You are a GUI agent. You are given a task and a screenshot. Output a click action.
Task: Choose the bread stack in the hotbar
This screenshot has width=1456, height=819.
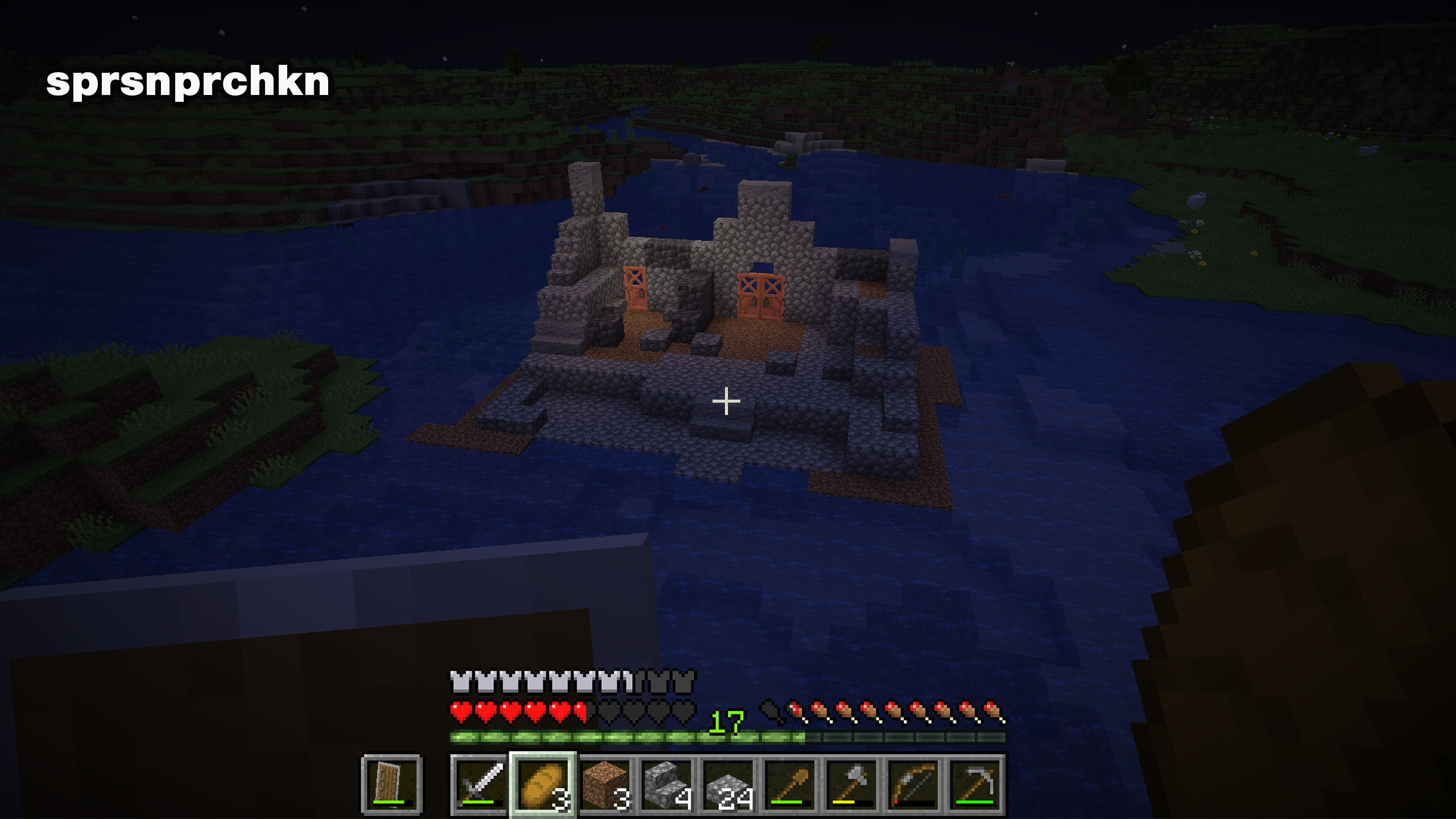coord(543,785)
